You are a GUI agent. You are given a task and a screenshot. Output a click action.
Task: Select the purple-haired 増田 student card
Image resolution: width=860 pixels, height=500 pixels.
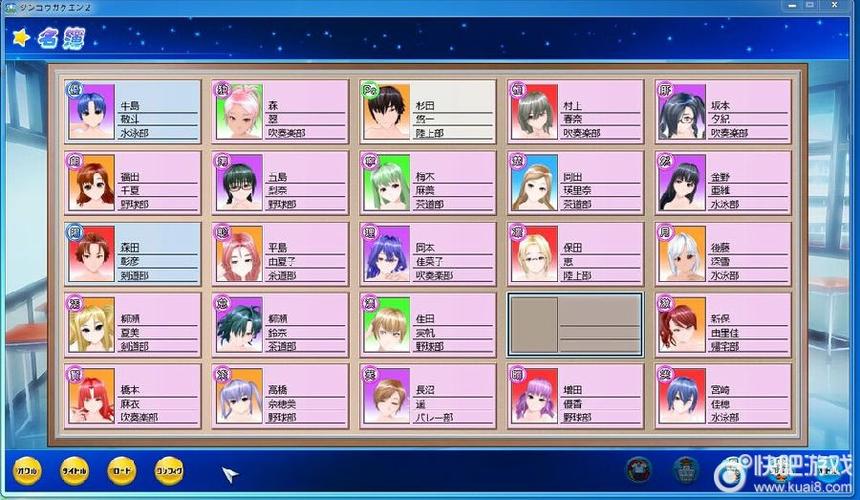coord(575,395)
